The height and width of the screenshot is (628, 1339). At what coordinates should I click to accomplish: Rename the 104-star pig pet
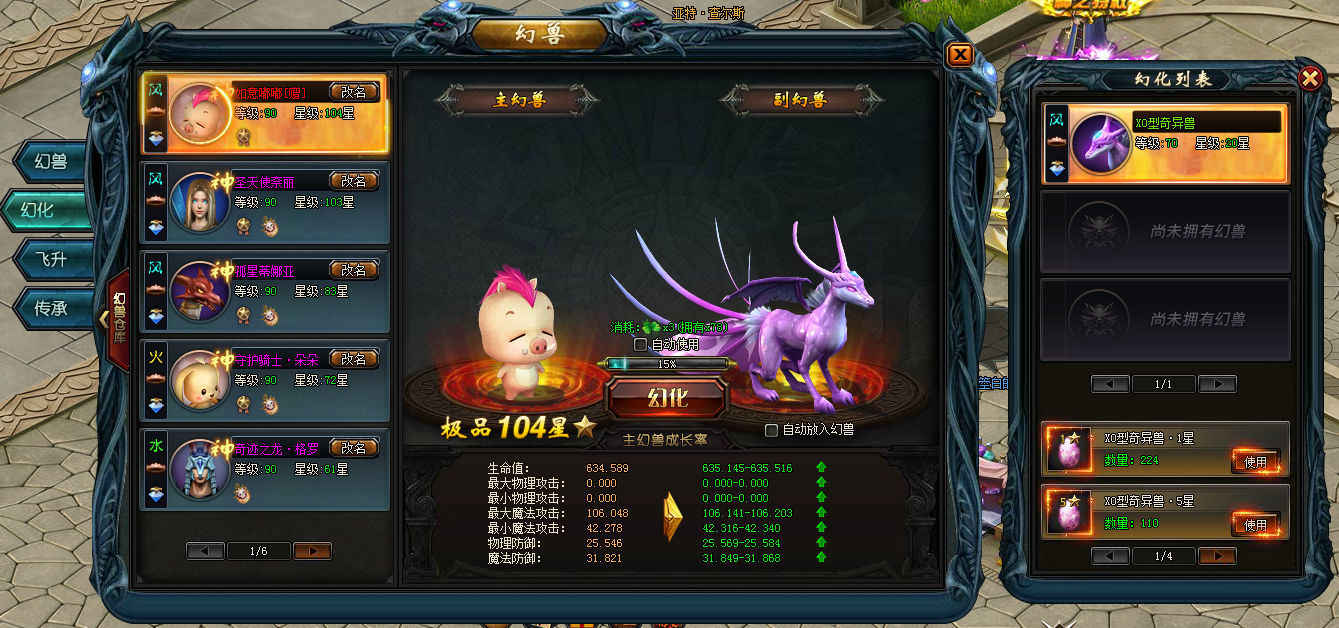pyautogui.click(x=354, y=93)
